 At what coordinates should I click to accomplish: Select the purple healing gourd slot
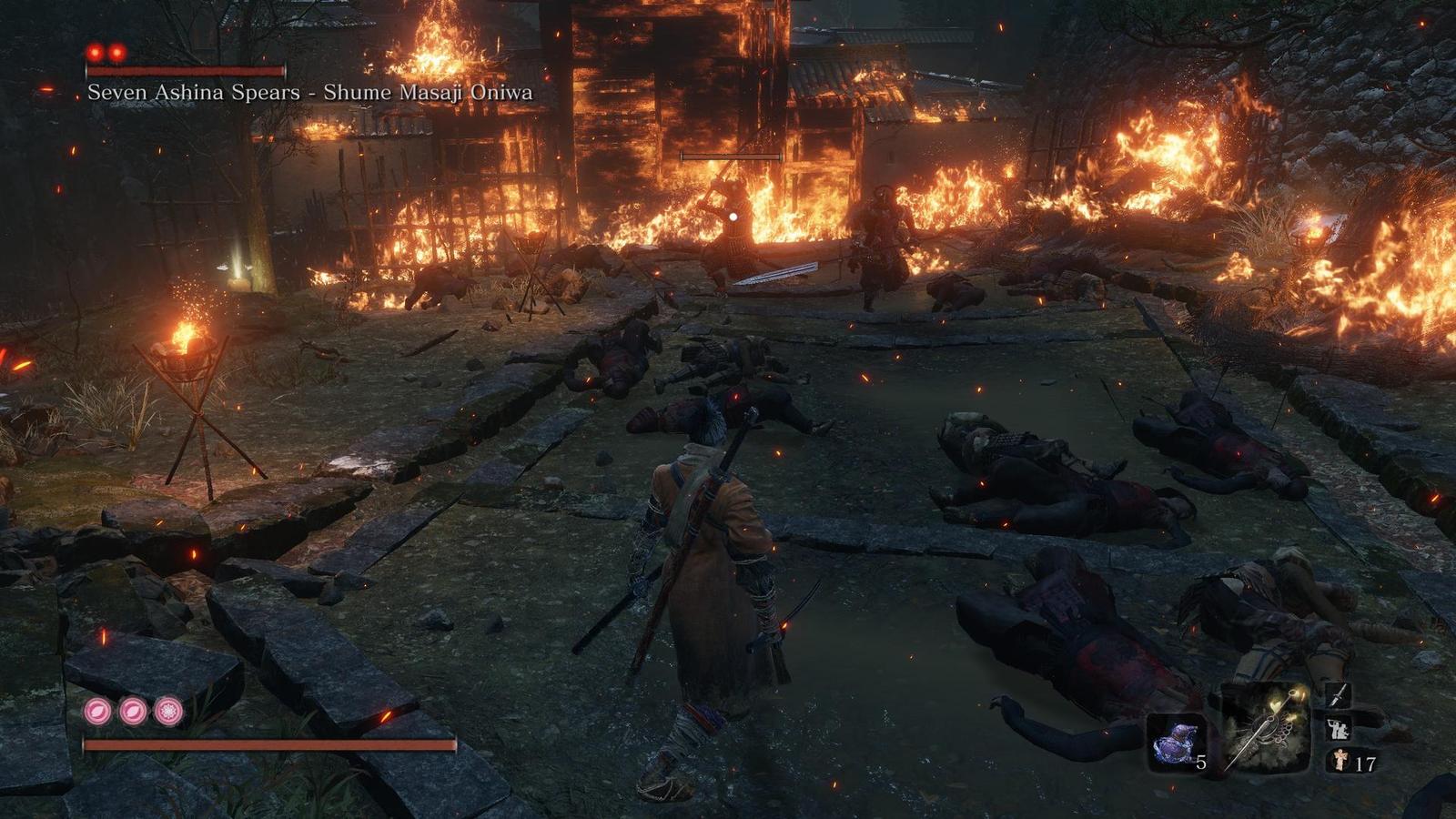coord(1176,741)
